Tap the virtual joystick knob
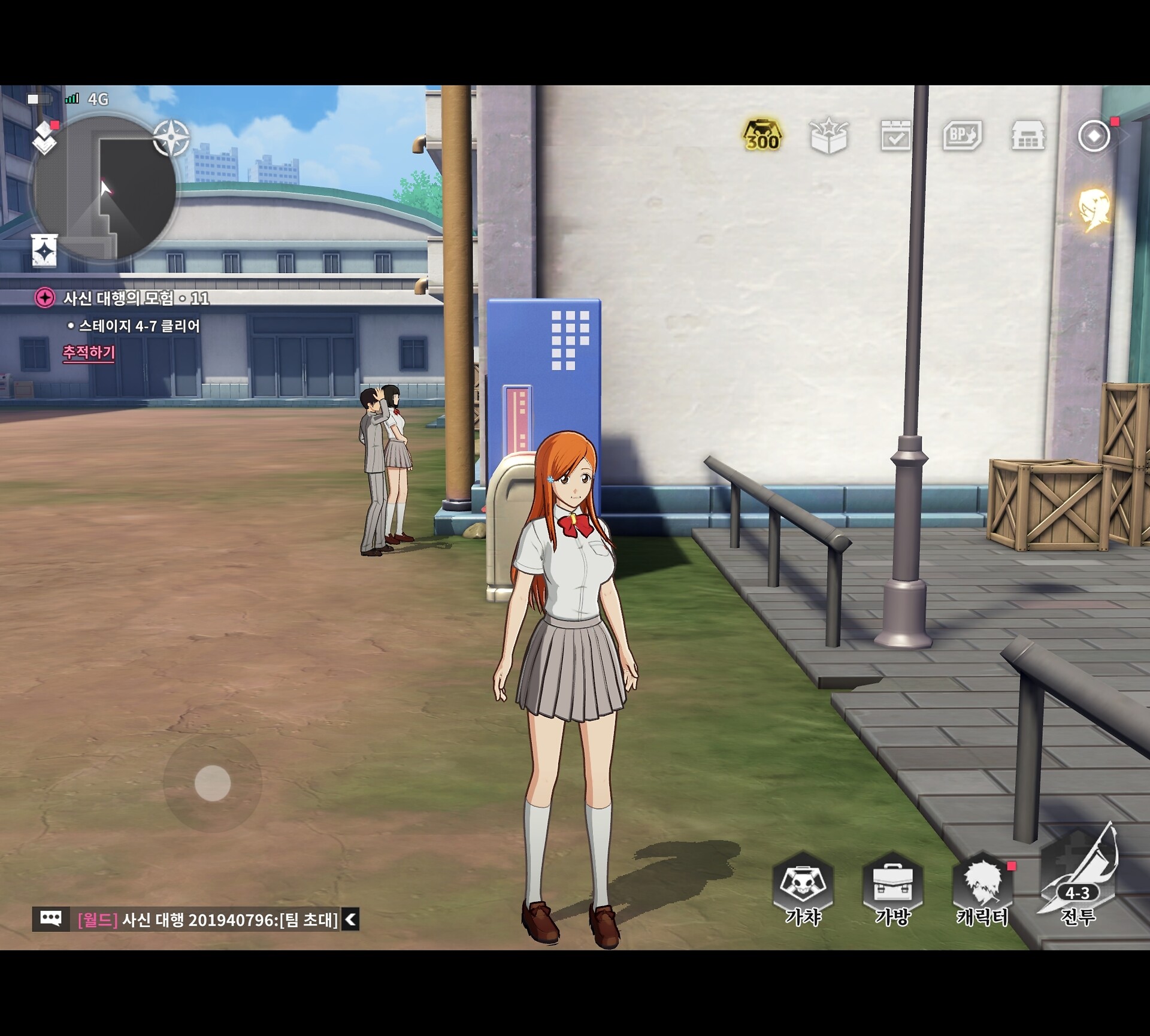Screen dimensions: 1150x1036 pos(213,783)
